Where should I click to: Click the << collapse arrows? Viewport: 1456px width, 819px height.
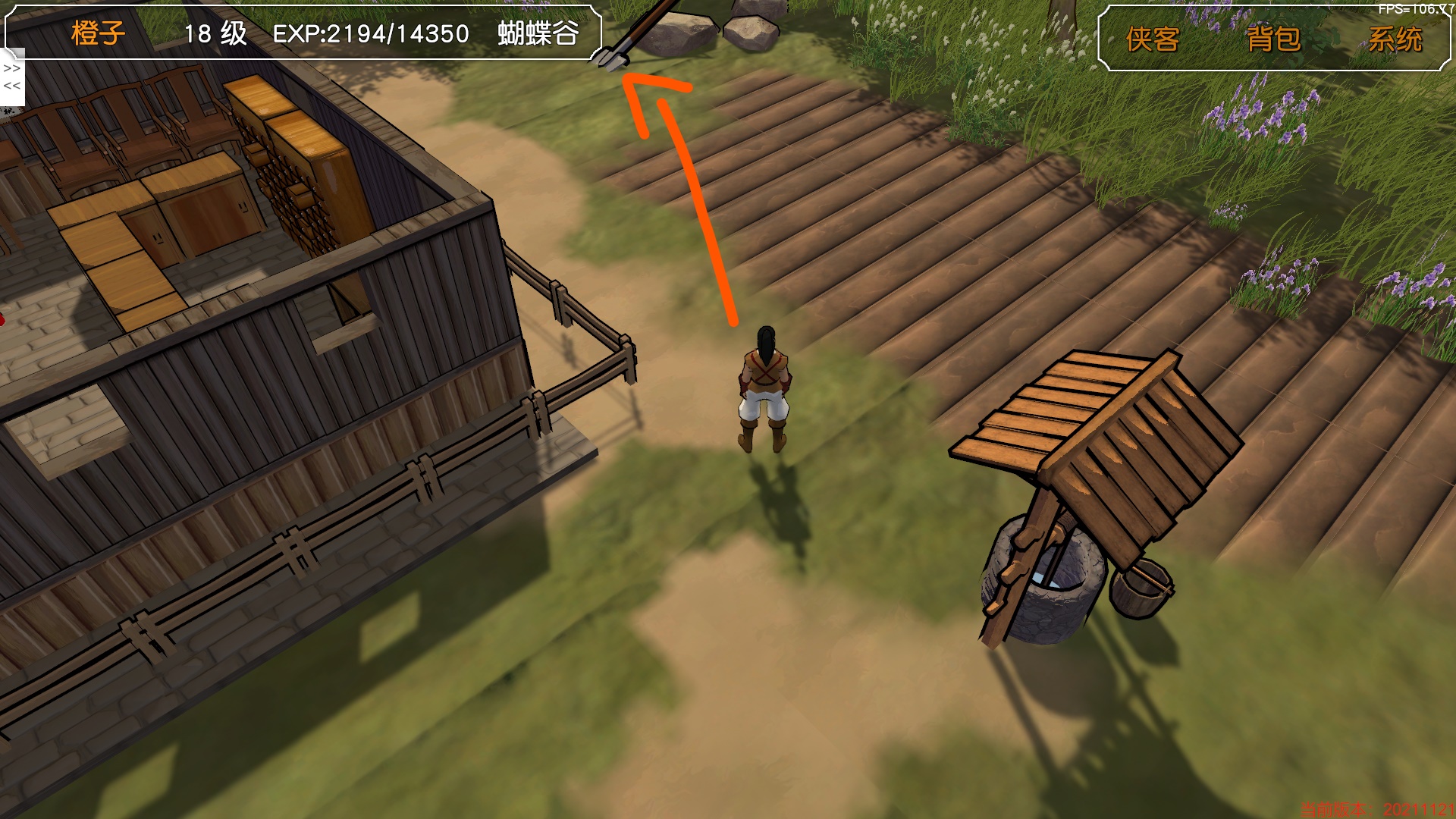(12, 86)
